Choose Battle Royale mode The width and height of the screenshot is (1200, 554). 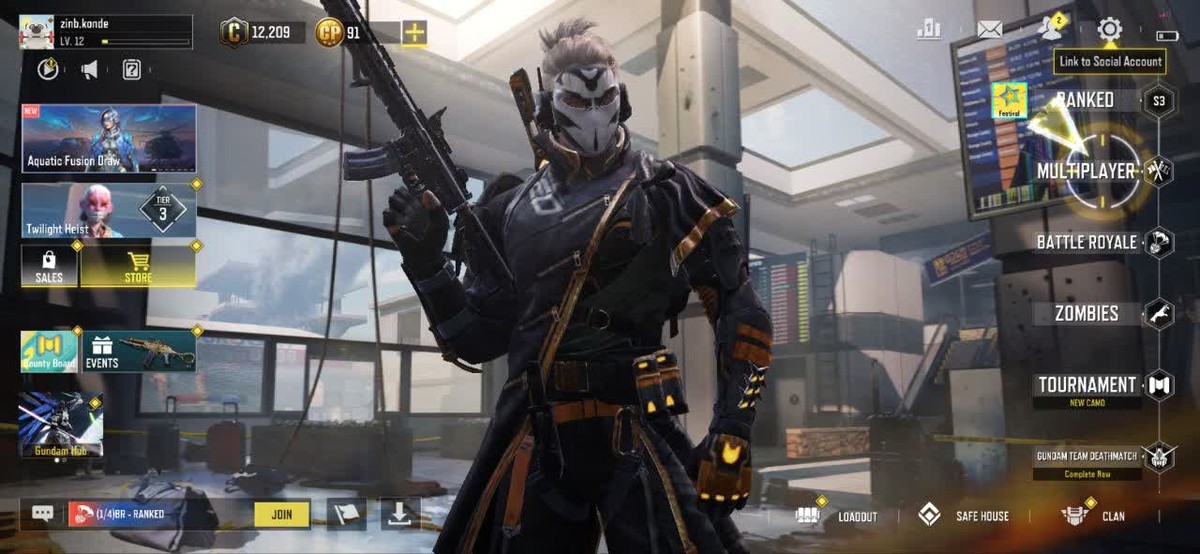point(1086,242)
